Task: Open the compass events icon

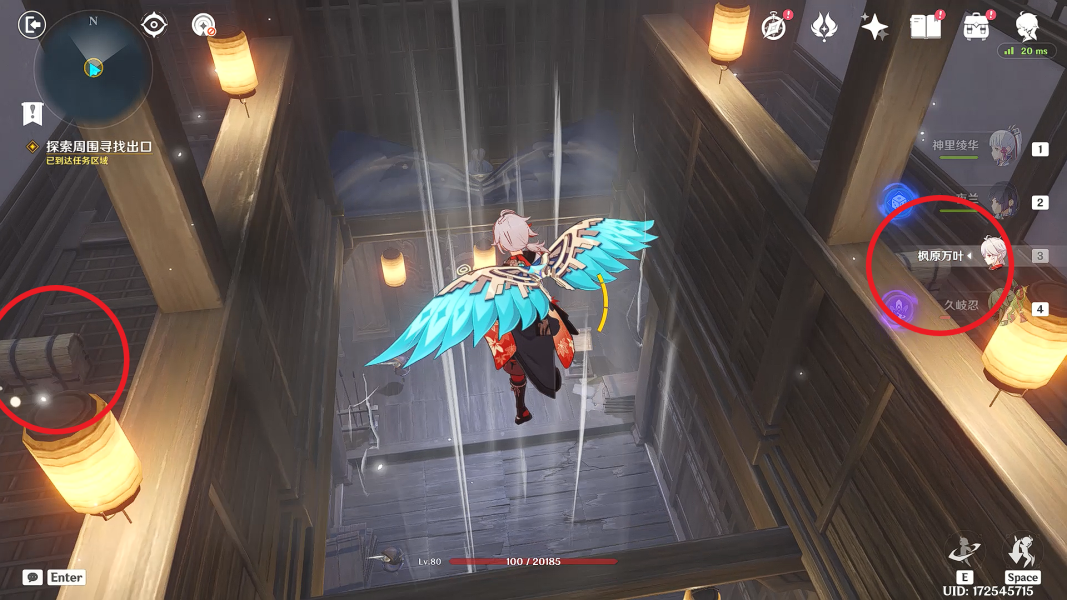Action: [773, 27]
